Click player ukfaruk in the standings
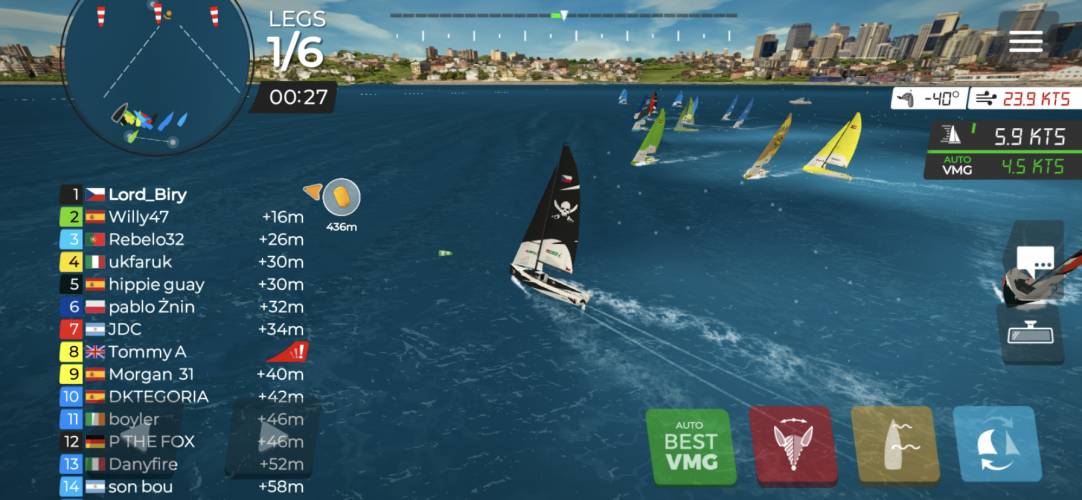The image size is (1082, 500). coord(140,261)
